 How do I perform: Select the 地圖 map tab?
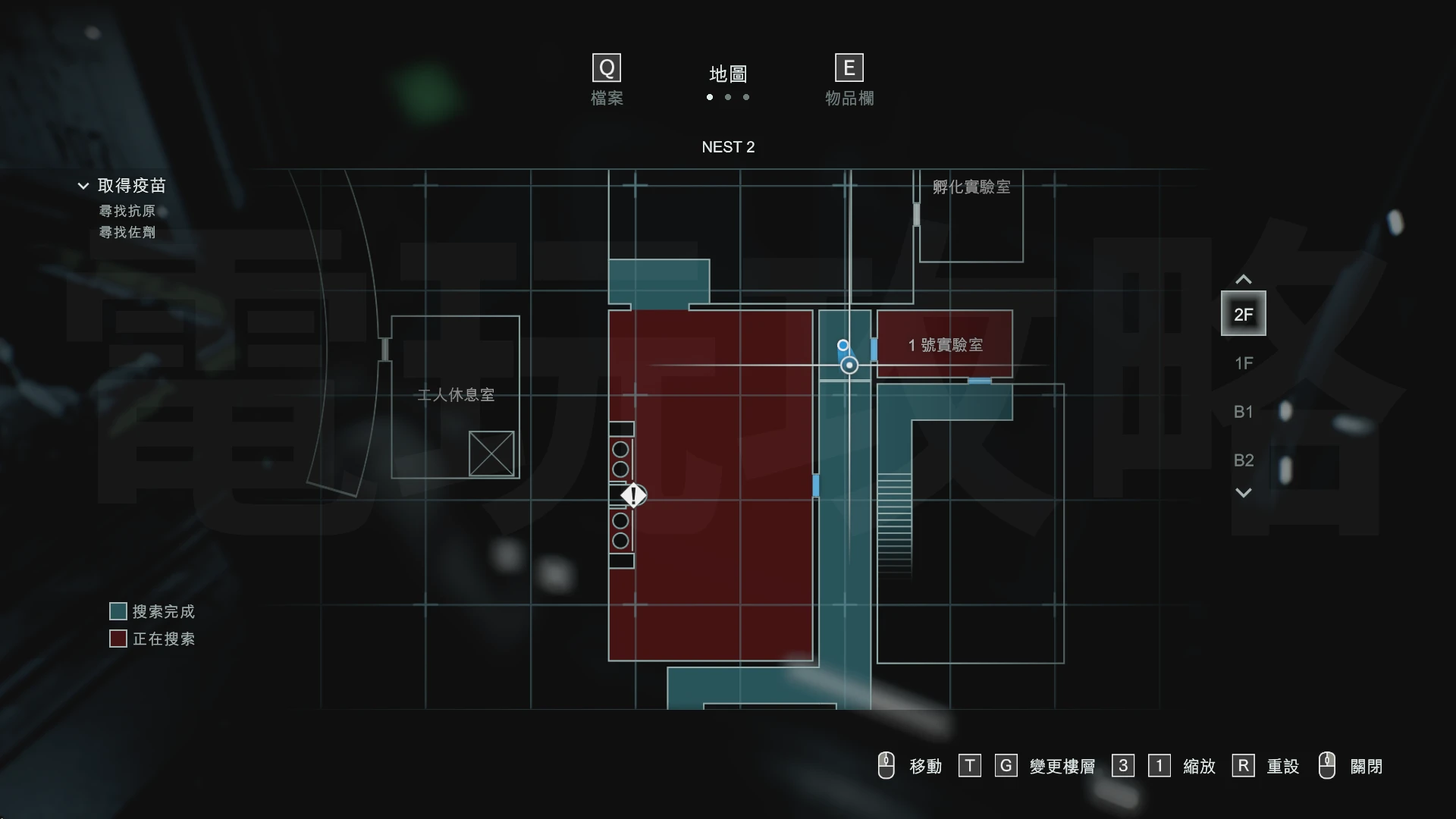tap(728, 74)
